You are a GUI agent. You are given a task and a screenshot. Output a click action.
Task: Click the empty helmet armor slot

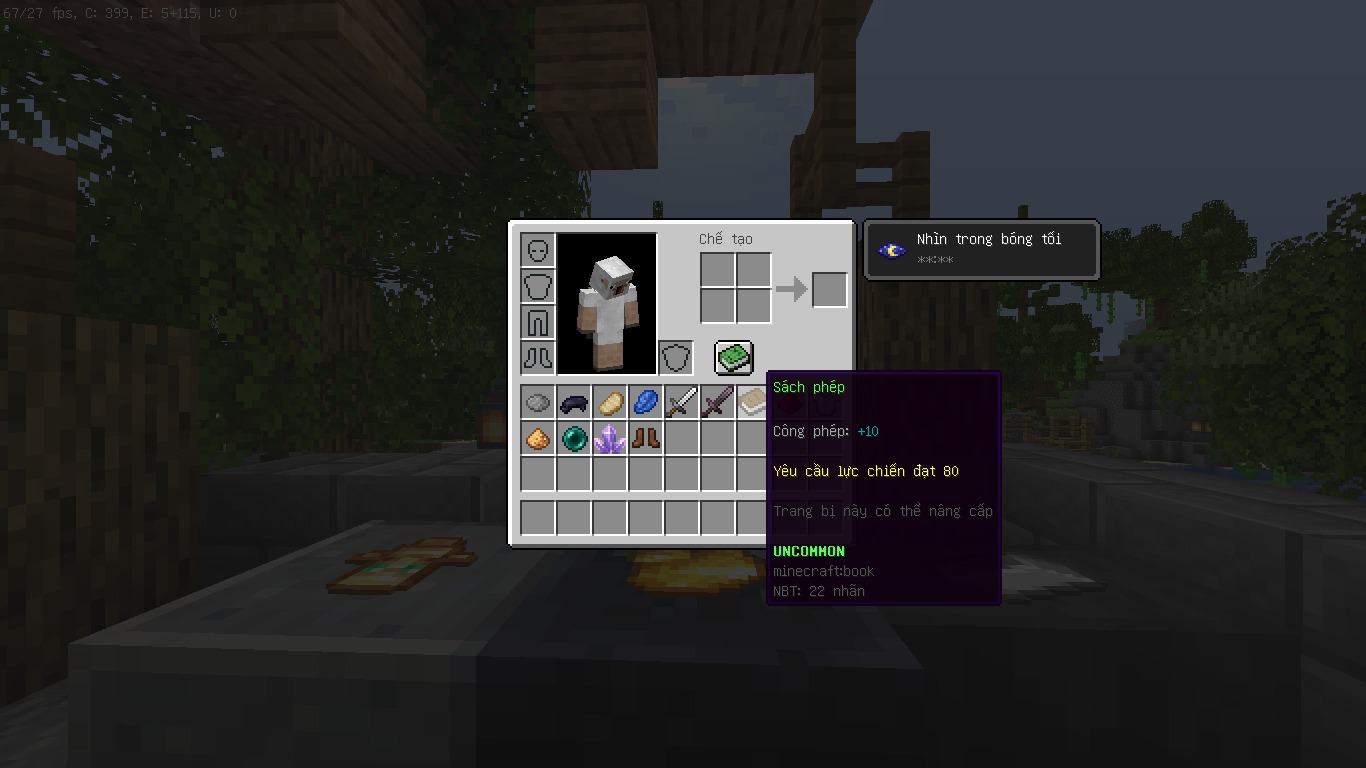[538, 250]
